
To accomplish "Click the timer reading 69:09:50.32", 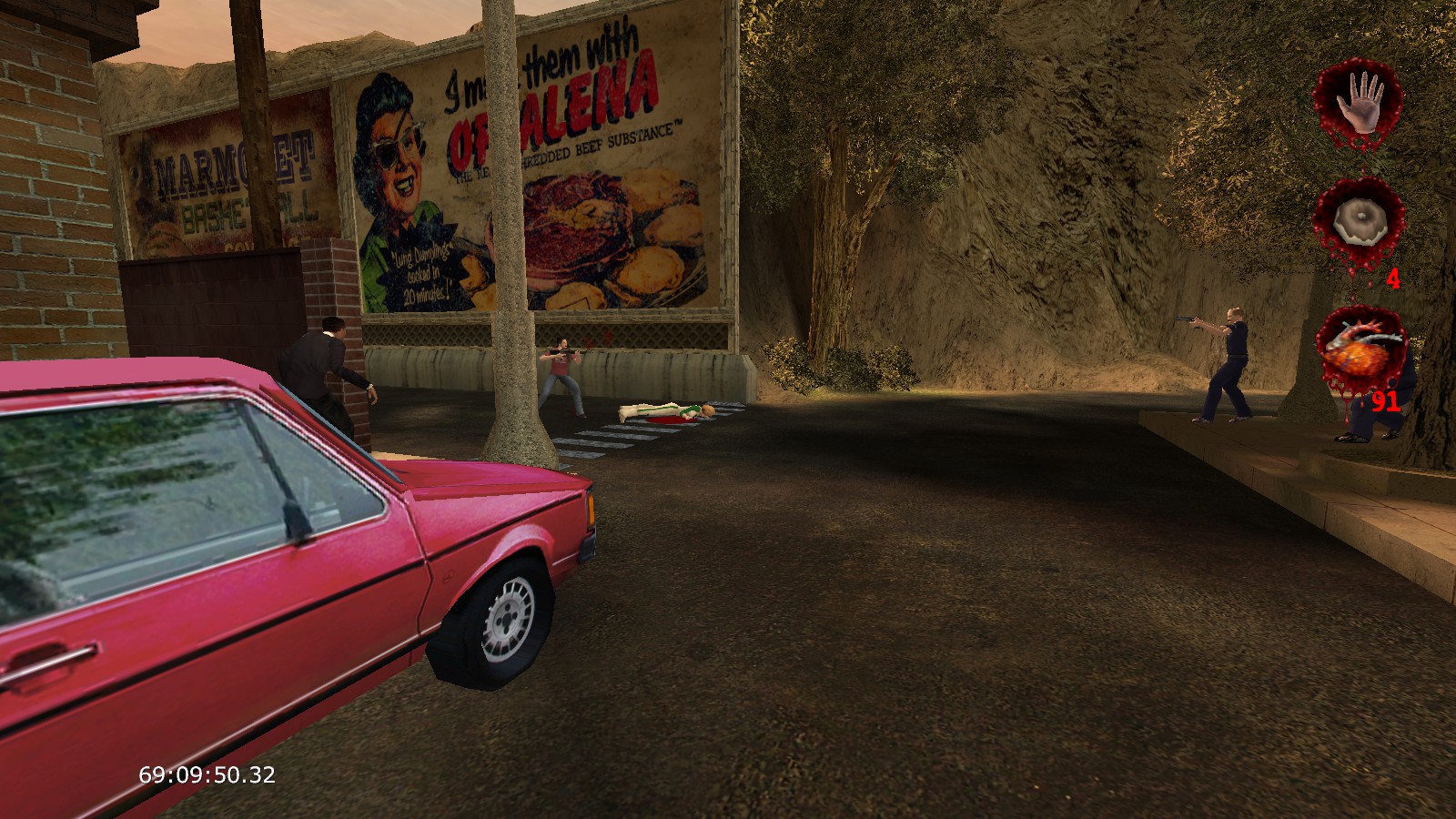I will [205, 775].
